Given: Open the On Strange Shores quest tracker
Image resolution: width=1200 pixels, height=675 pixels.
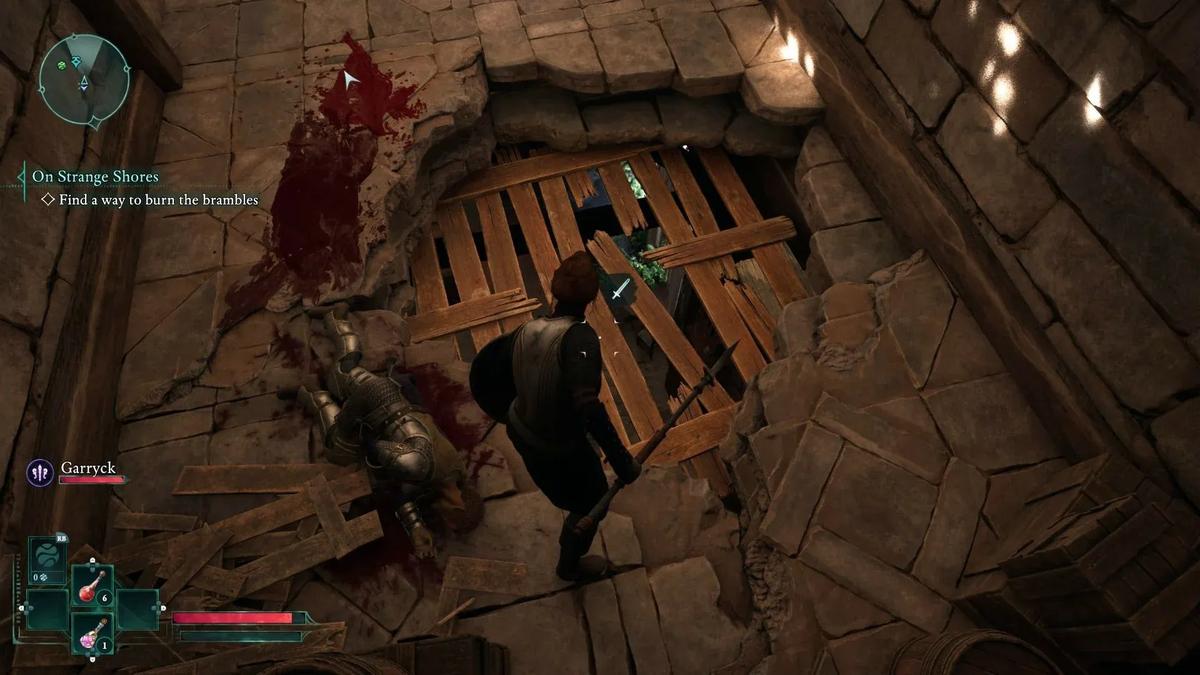Looking at the screenshot, I should coord(95,177).
